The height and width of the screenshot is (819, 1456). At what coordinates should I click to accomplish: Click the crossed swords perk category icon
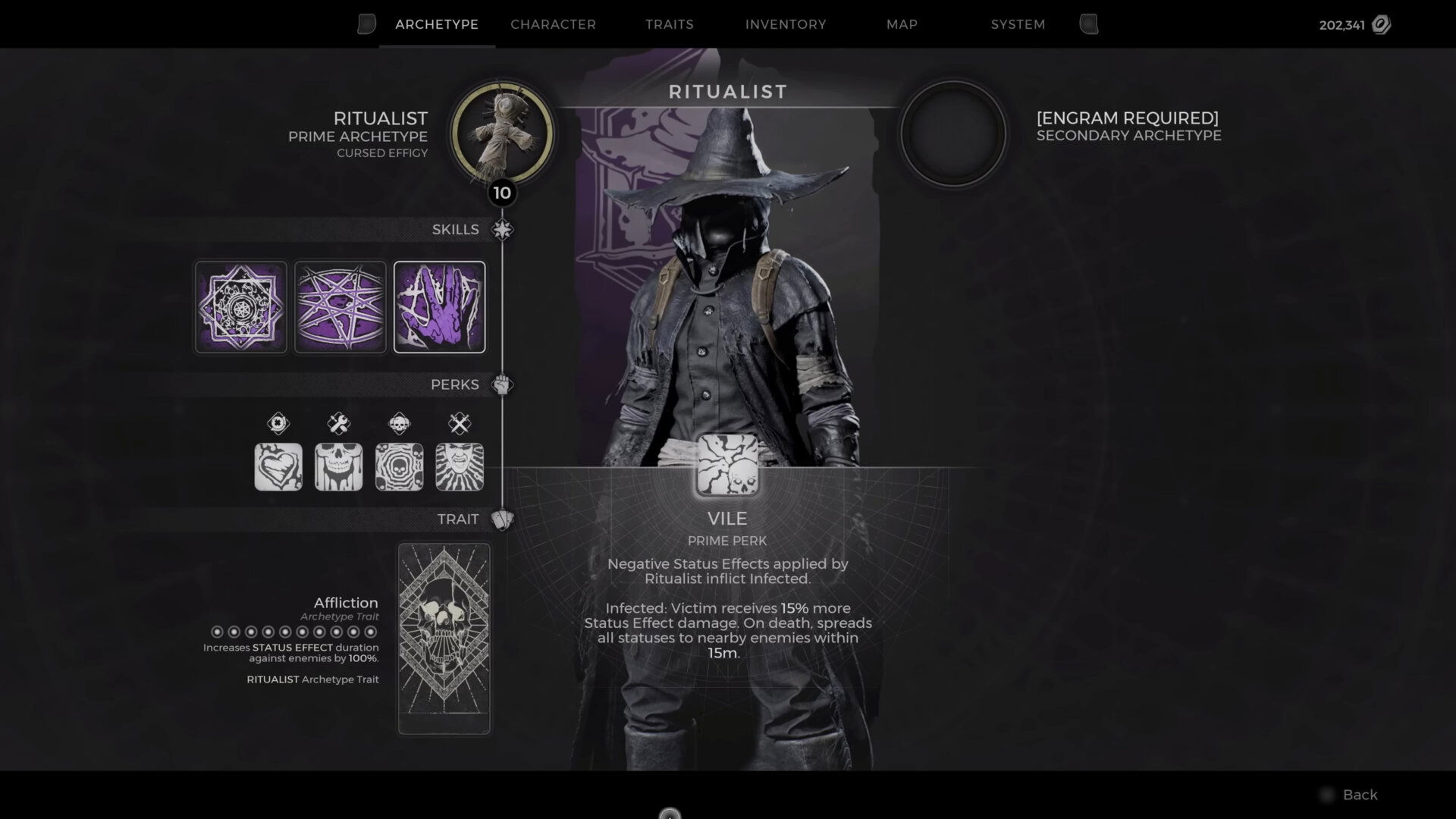[460, 424]
